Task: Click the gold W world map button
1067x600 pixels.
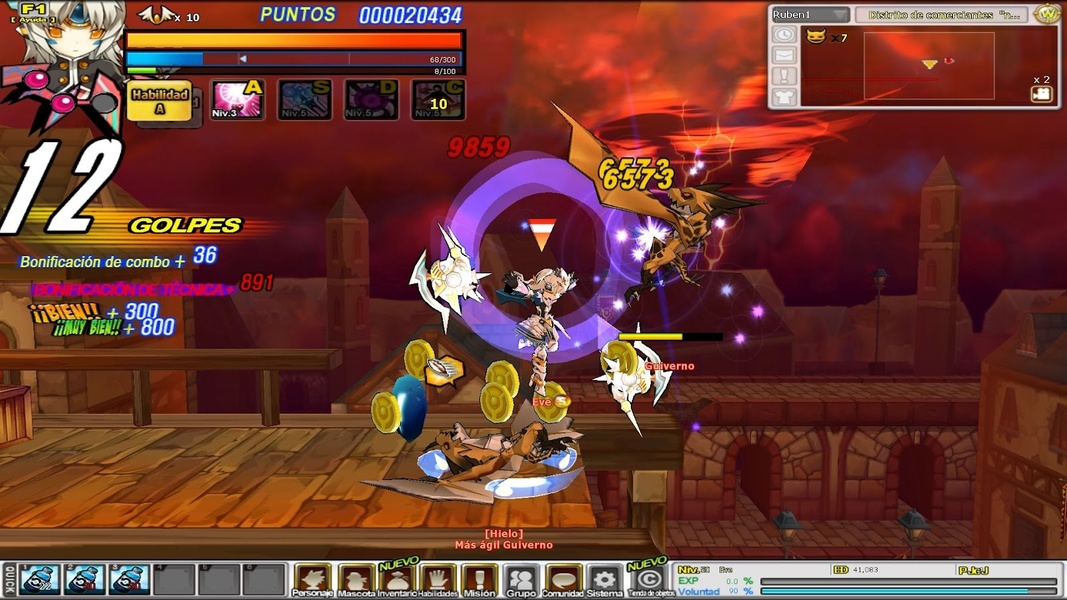Action: (1046, 14)
